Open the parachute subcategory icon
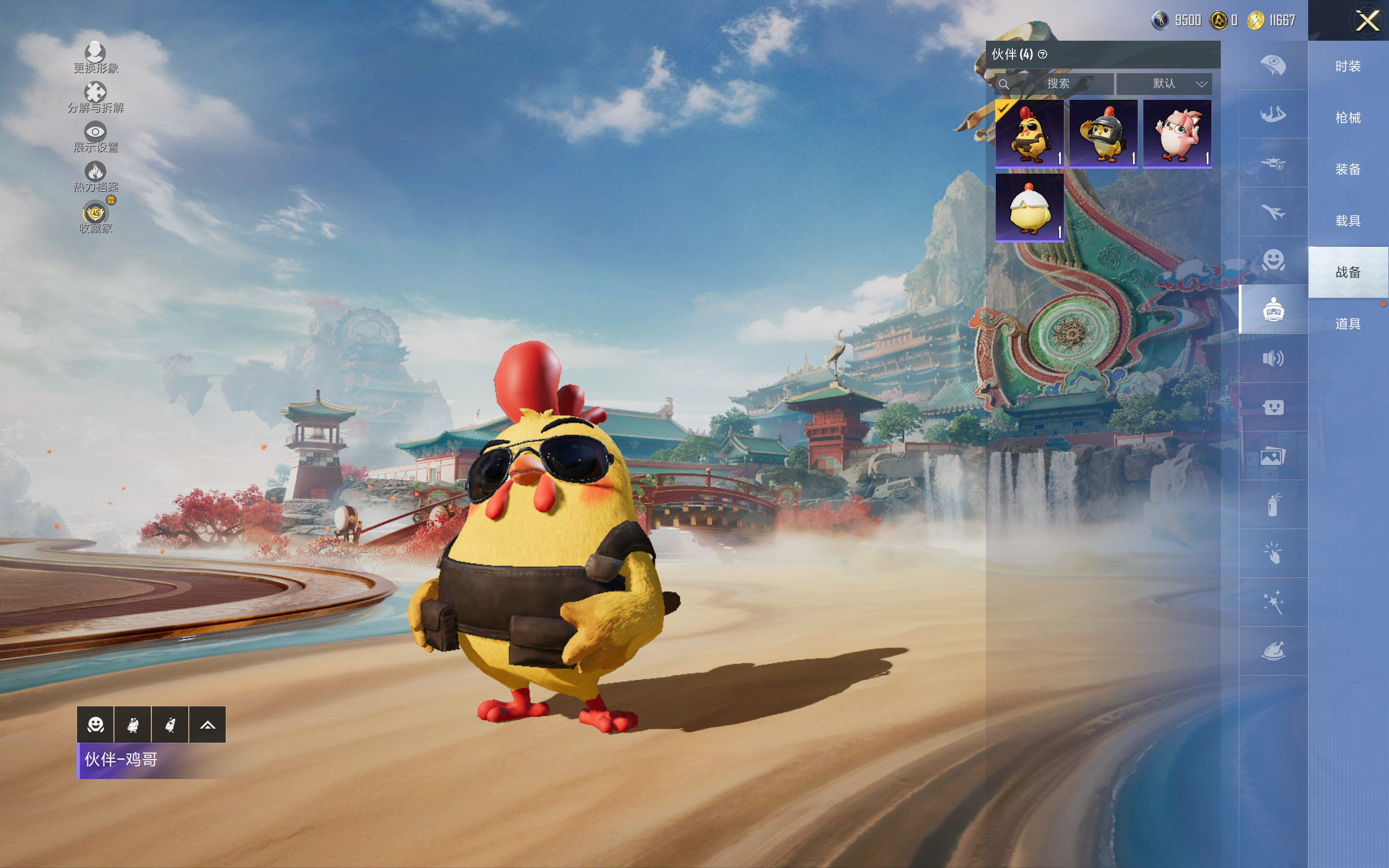The width and height of the screenshot is (1389, 868). coord(1273,65)
